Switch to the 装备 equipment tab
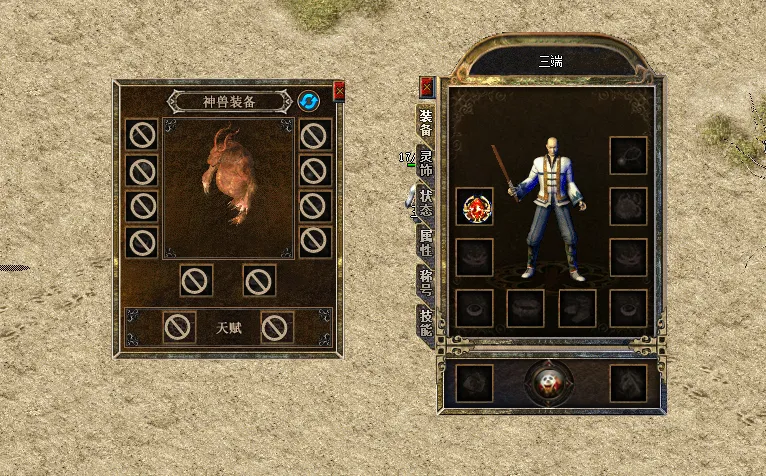The height and width of the screenshot is (476, 766). click(x=426, y=123)
